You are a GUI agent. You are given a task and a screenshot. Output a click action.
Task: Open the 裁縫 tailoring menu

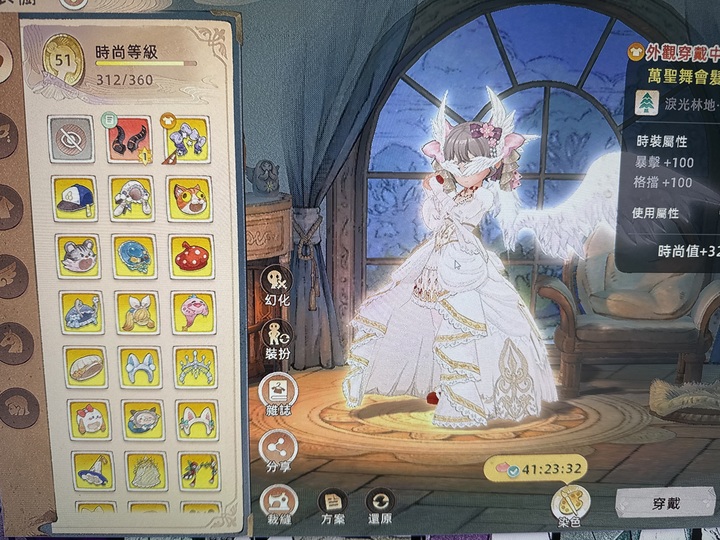[x=276, y=503]
